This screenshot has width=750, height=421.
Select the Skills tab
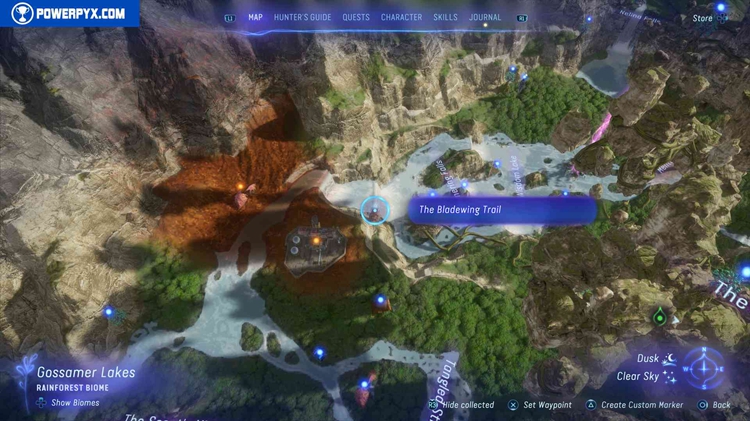coord(445,17)
